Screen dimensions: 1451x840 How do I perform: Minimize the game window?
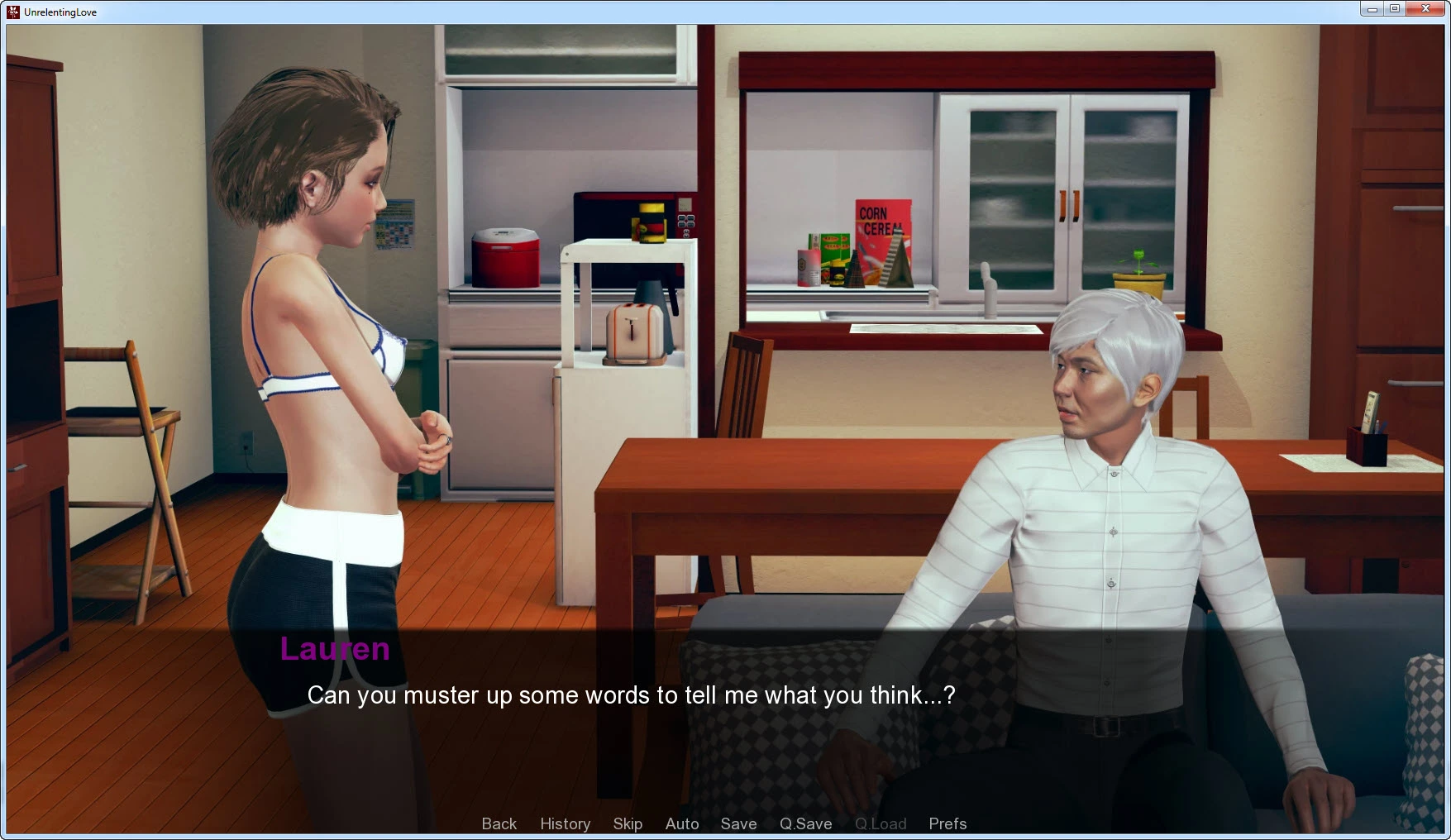click(1372, 9)
